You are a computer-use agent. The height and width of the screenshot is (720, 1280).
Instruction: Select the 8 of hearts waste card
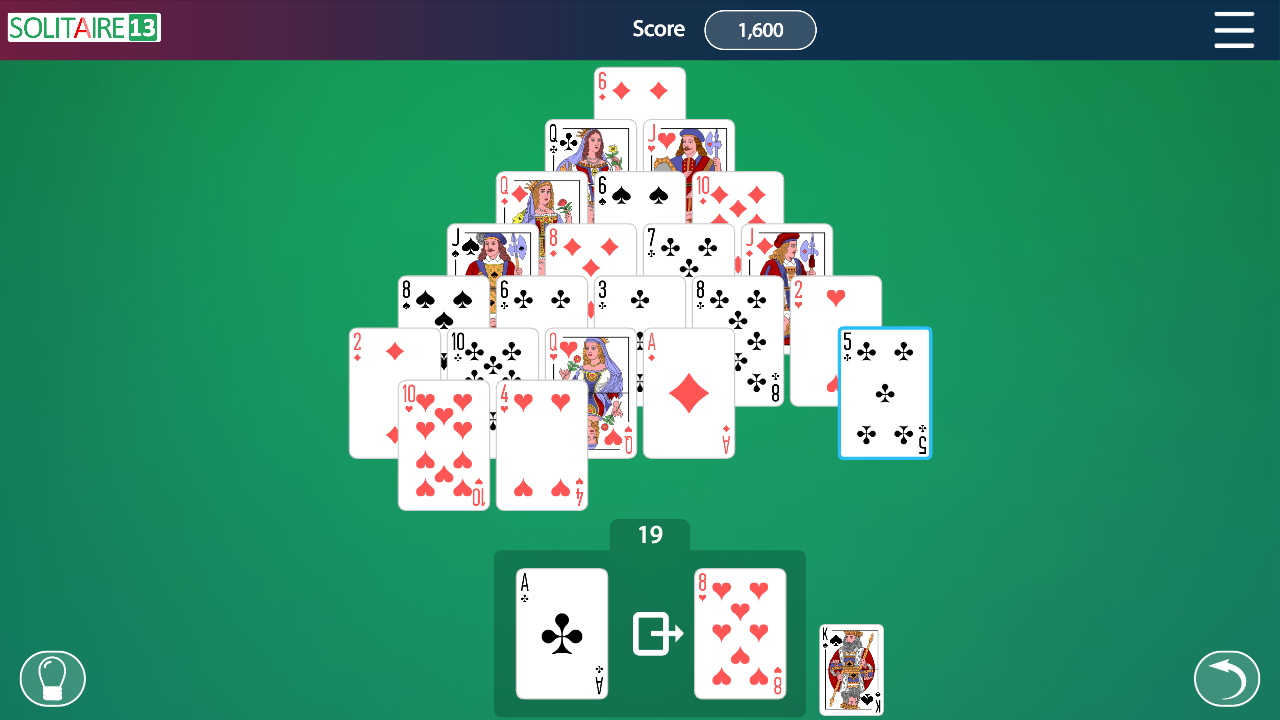740,634
